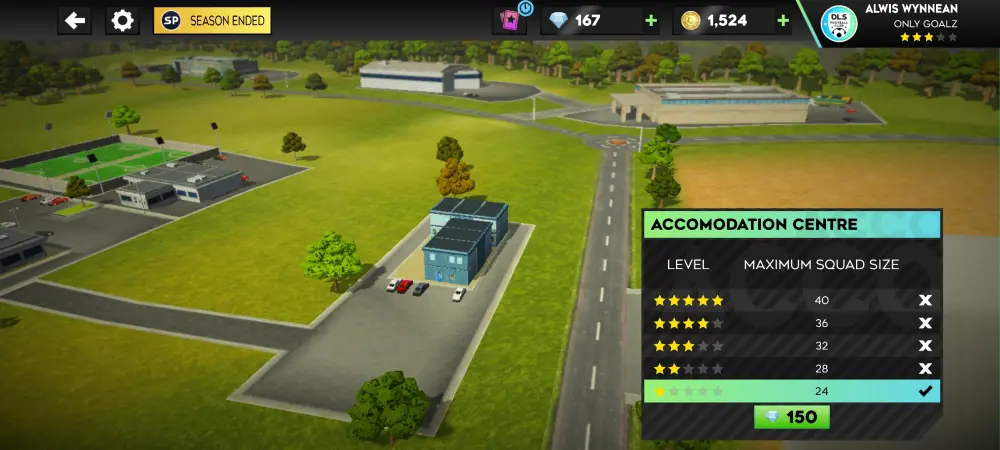Add more diamonds with the plus
Viewport: 1000px width, 450px height.
[652, 20]
